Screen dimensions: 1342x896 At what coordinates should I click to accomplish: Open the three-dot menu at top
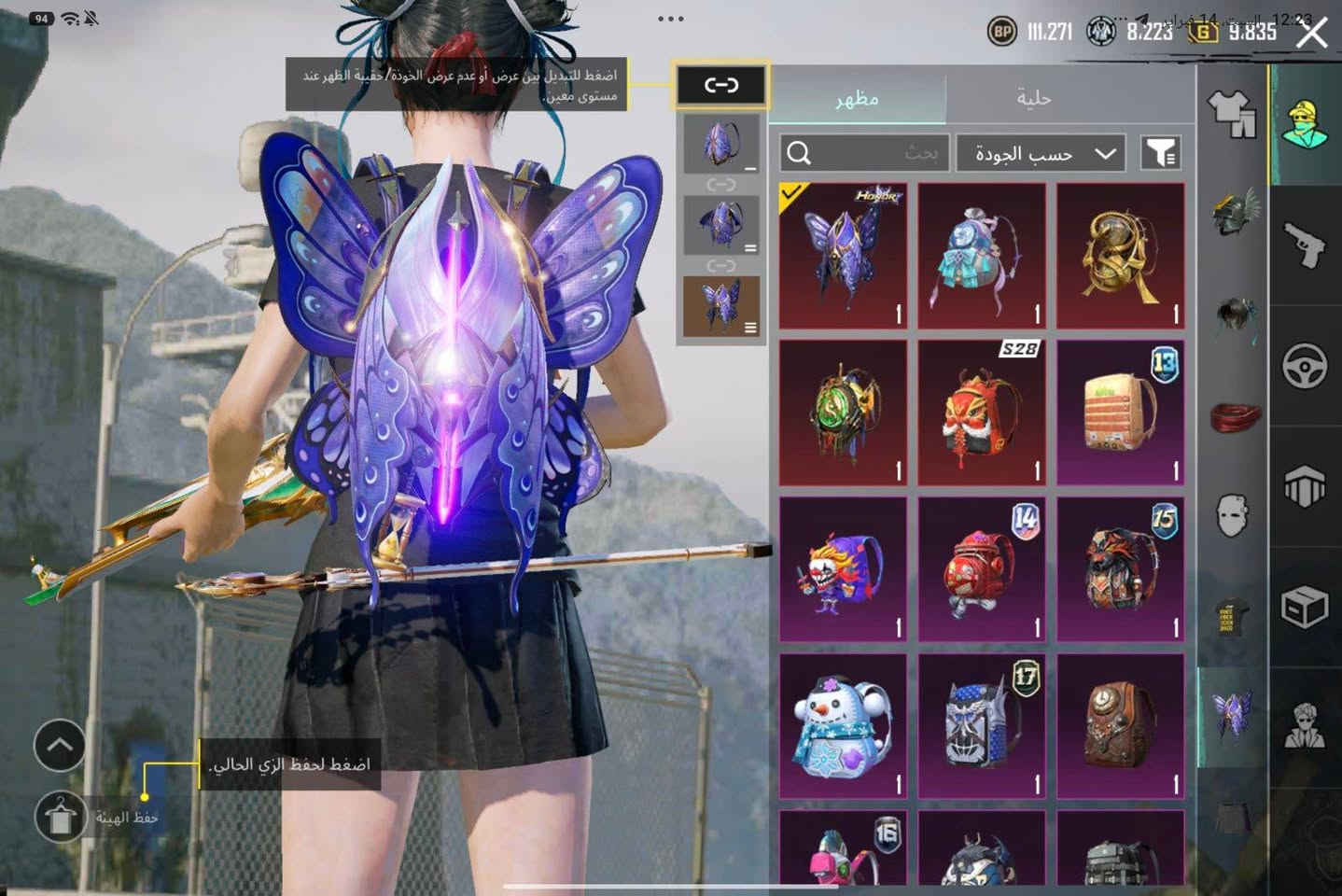click(x=670, y=19)
